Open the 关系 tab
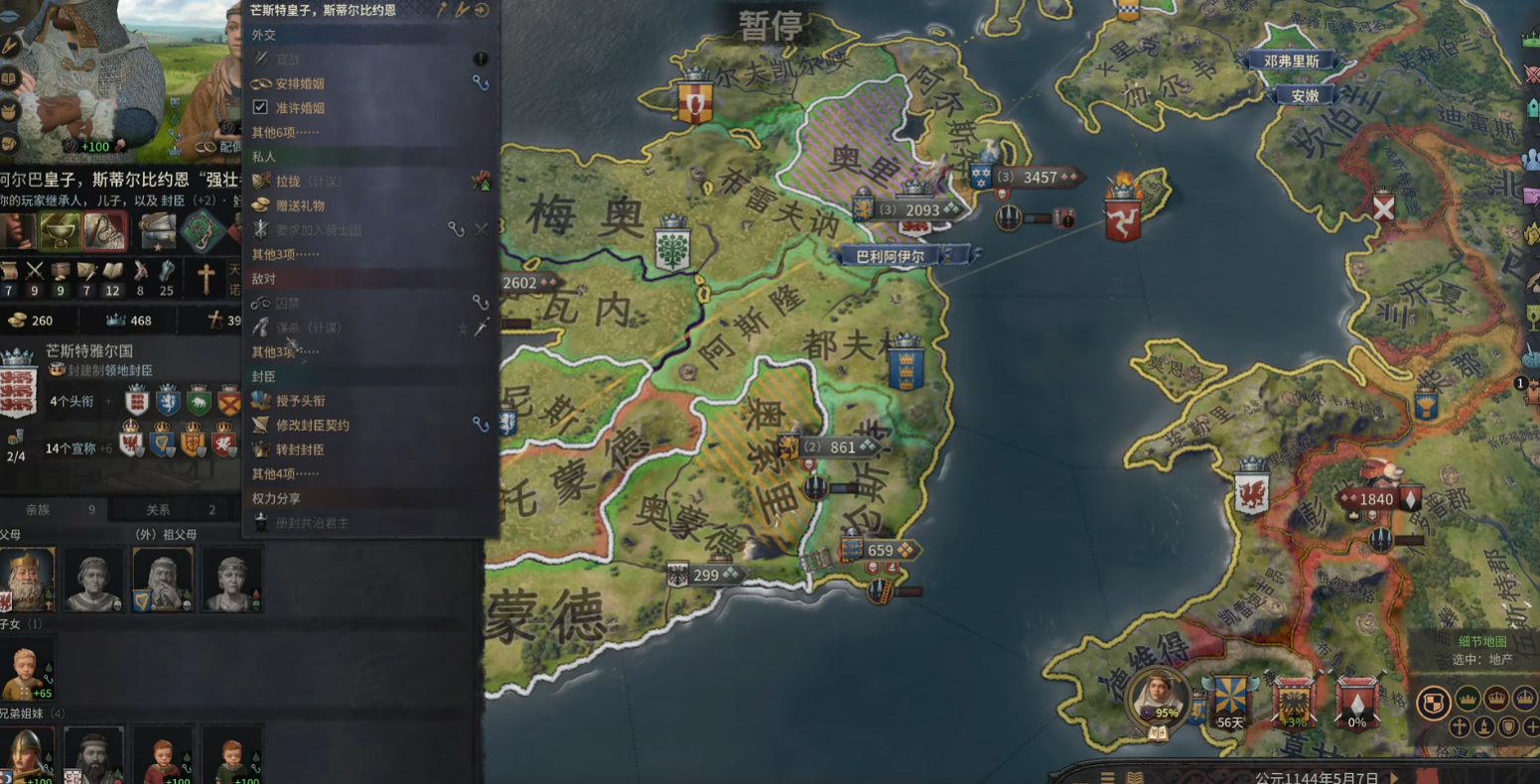The width and height of the screenshot is (1540, 784). pyautogui.click(x=159, y=510)
